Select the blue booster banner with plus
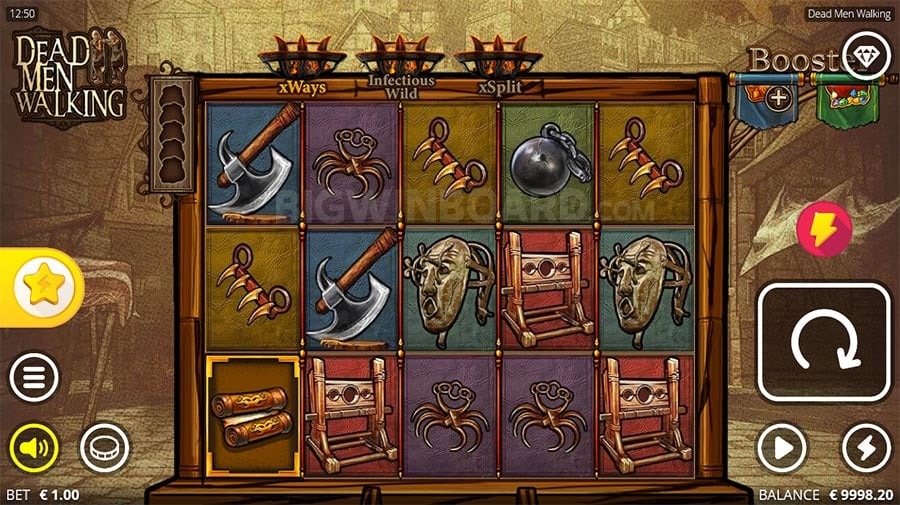Viewport: 900px width, 505px height. (x=777, y=98)
